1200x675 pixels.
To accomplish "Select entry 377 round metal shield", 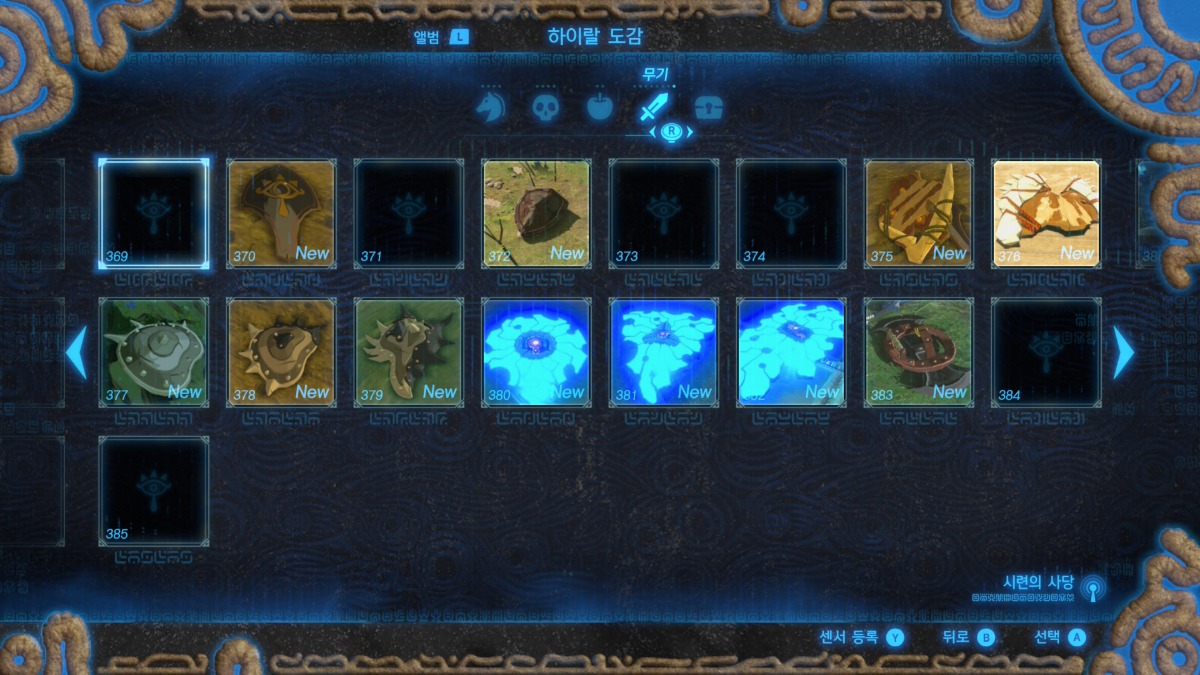I will tap(154, 352).
